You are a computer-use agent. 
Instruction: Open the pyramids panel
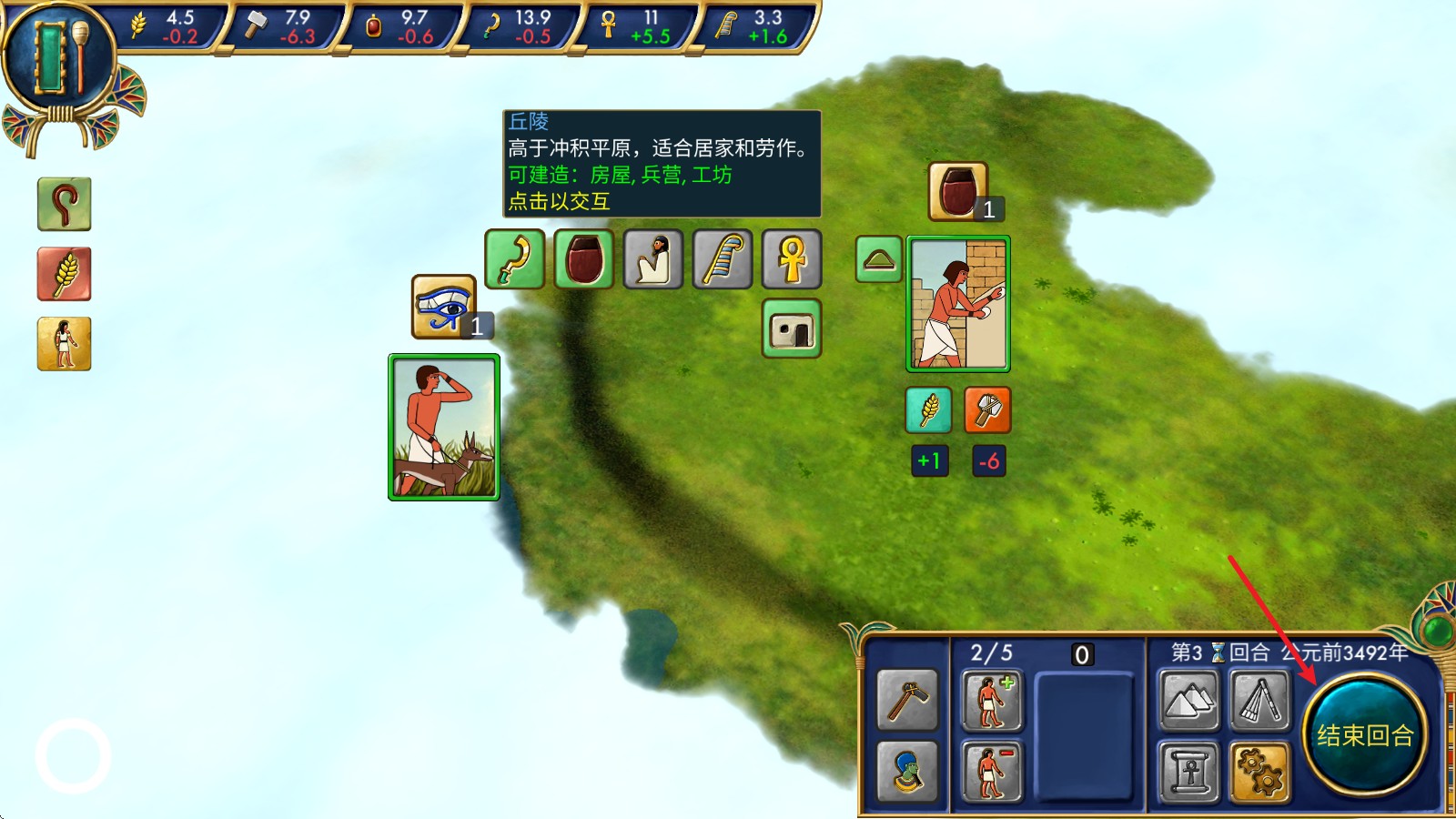[x=1189, y=701]
